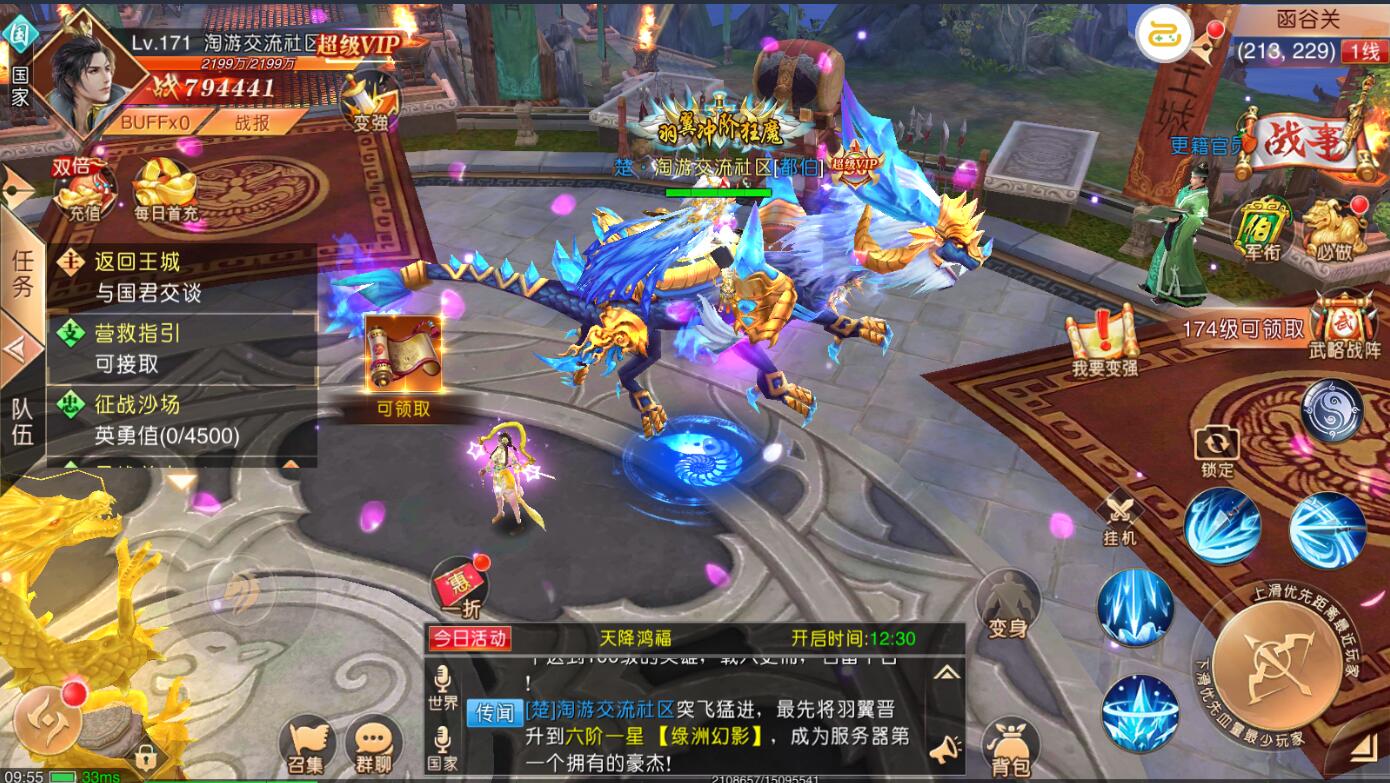Open the 每日首充 daily first-recharge offer
Image resolution: width=1390 pixels, height=783 pixels.
[x=165, y=190]
